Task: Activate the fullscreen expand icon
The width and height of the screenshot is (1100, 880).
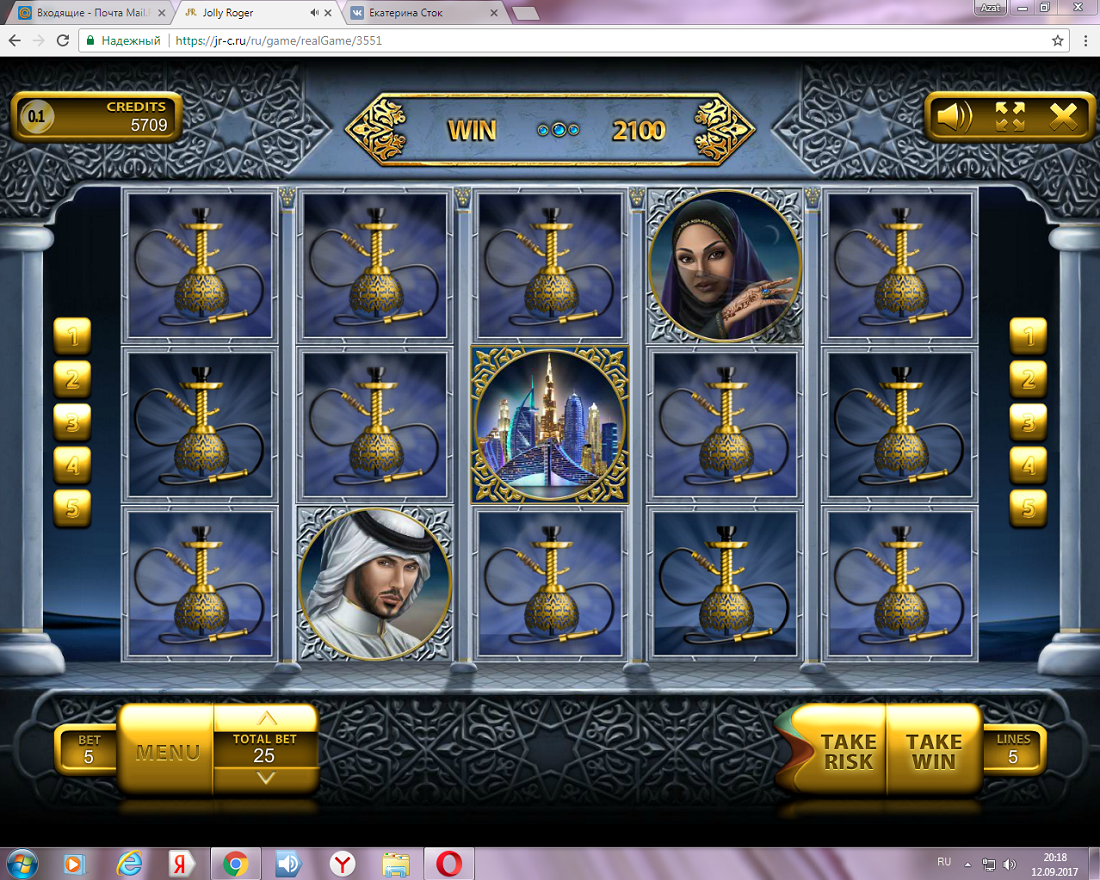Action: [1010, 117]
